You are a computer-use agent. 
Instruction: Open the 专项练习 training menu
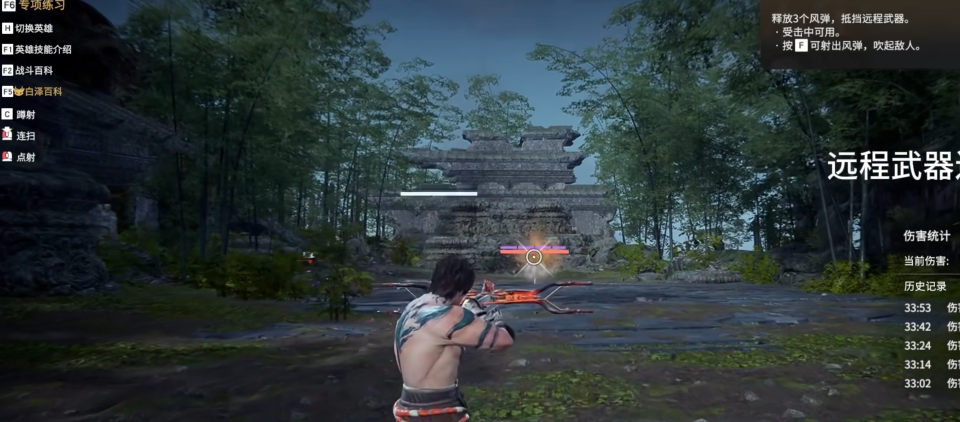36,6
